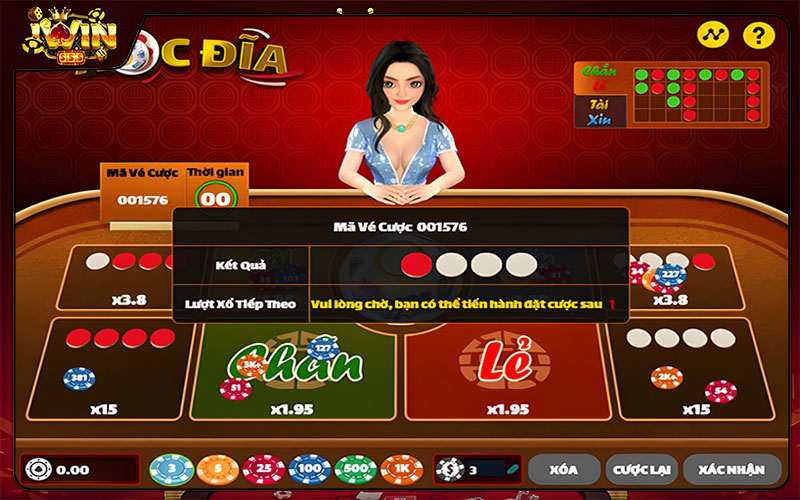Choose the orange 1K chip
Screen dimensions: 800x500
pos(401,468)
